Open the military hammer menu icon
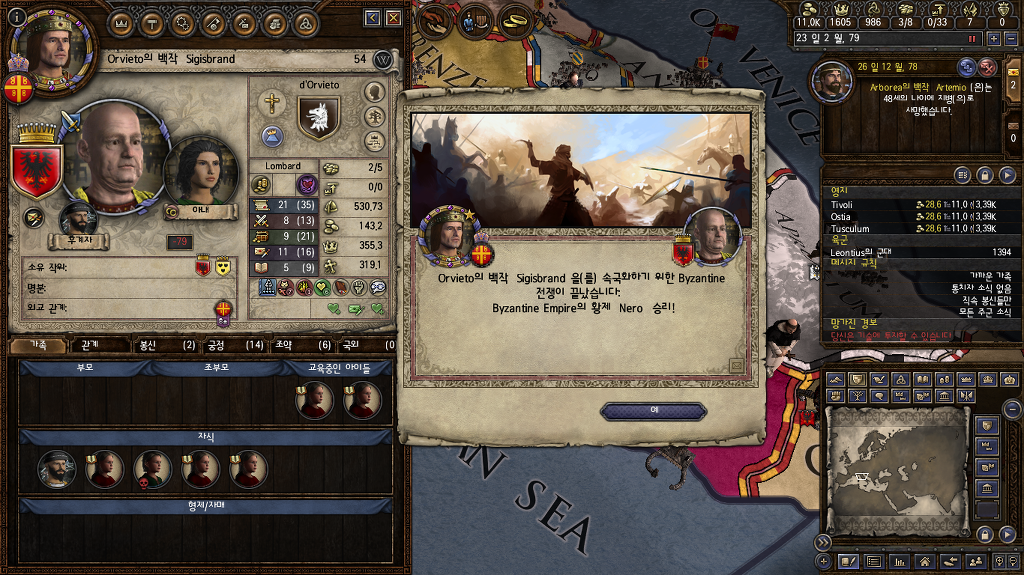 coord(152,22)
